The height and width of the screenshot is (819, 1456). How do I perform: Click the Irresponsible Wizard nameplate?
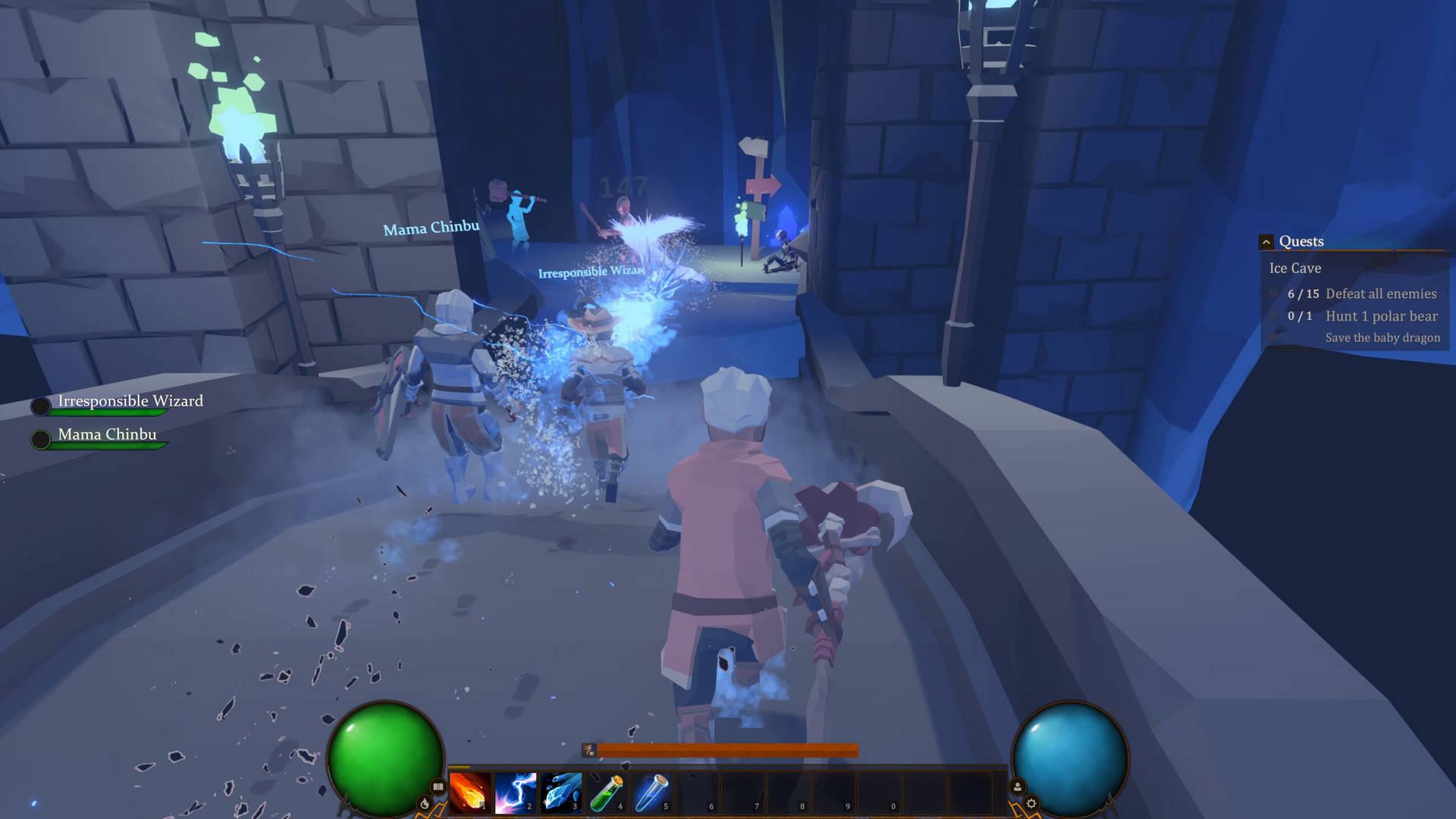(130, 401)
